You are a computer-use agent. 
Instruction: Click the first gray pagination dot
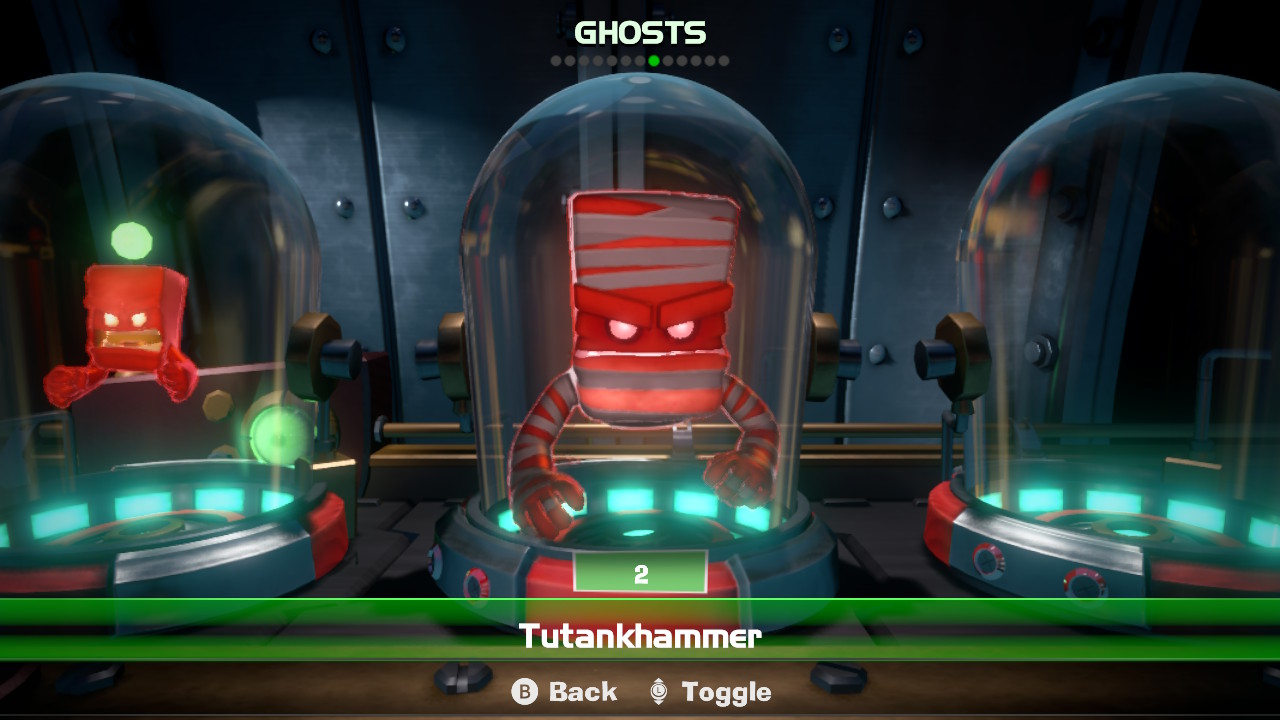556,60
